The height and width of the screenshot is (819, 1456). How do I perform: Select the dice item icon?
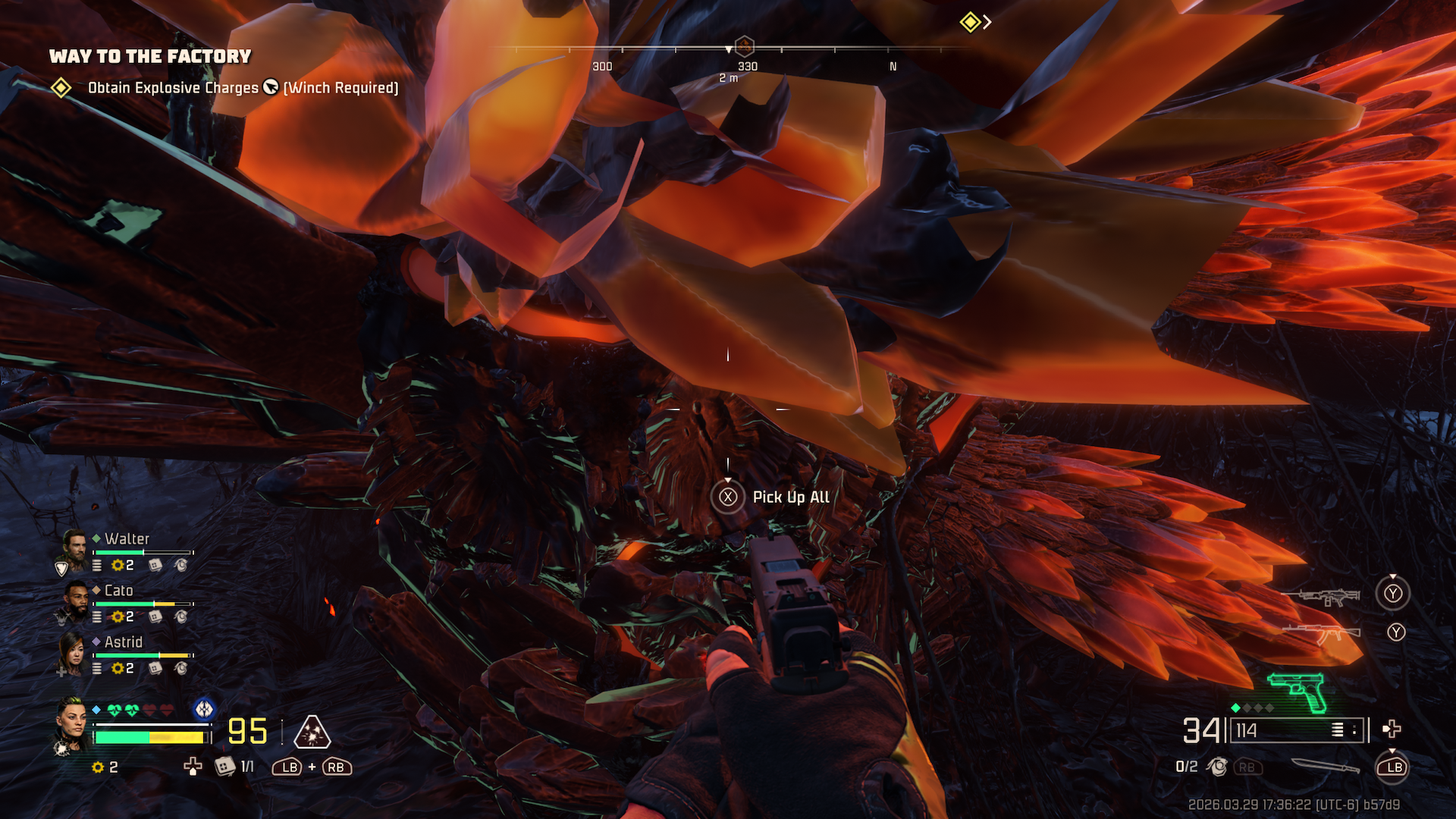tap(224, 767)
